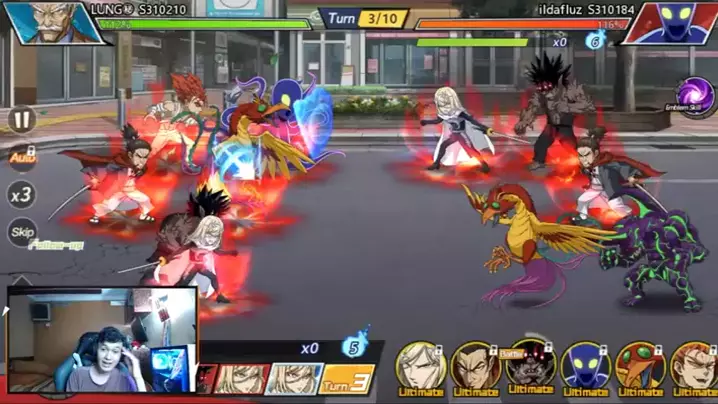Use the dark-haired mustached swordsman's Ultimate
Image resolution: width=718 pixels, height=404 pixels.
tap(475, 367)
